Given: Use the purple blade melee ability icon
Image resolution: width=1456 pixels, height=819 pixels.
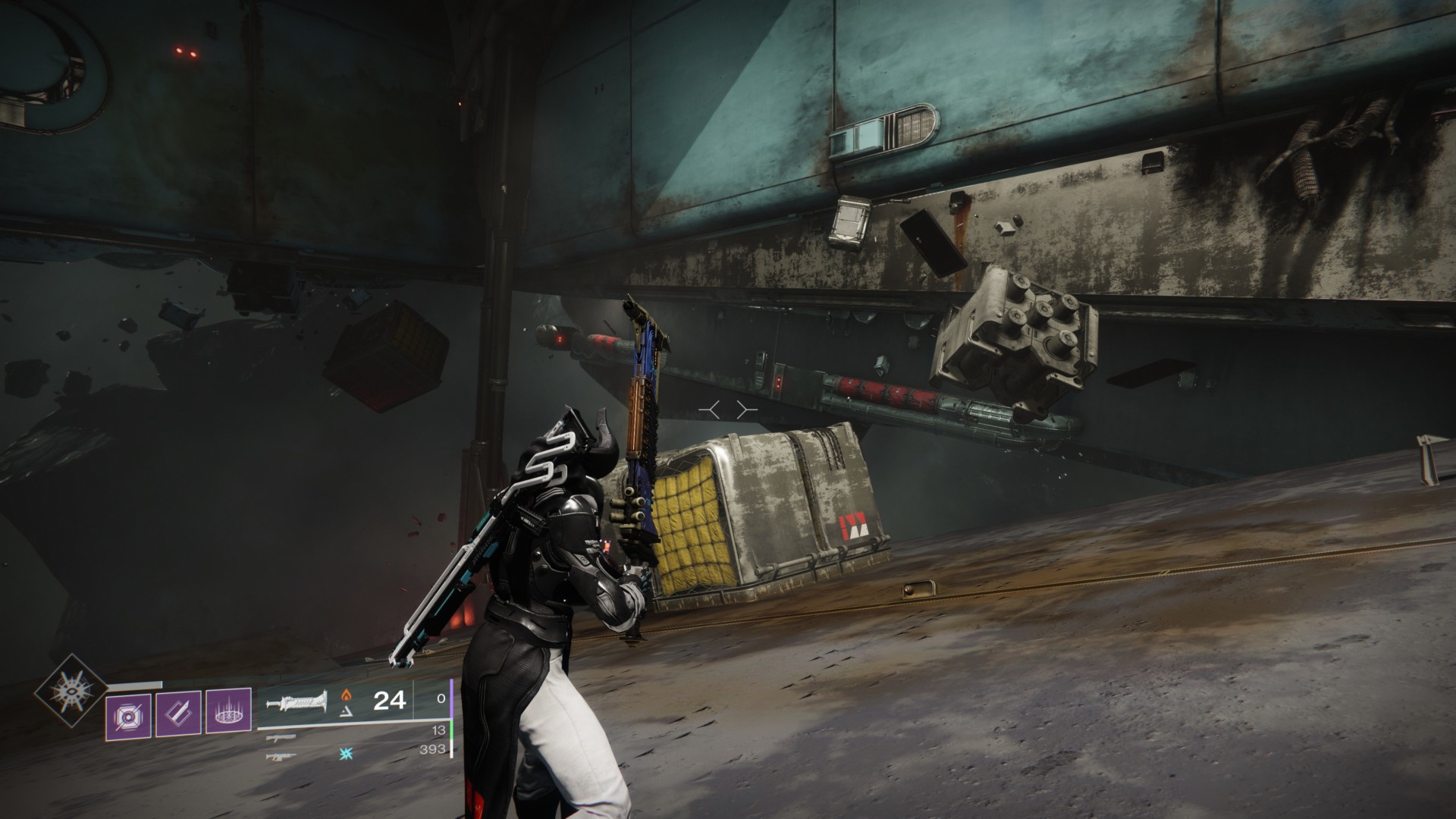Looking at the screenshot, I should 178,713.
